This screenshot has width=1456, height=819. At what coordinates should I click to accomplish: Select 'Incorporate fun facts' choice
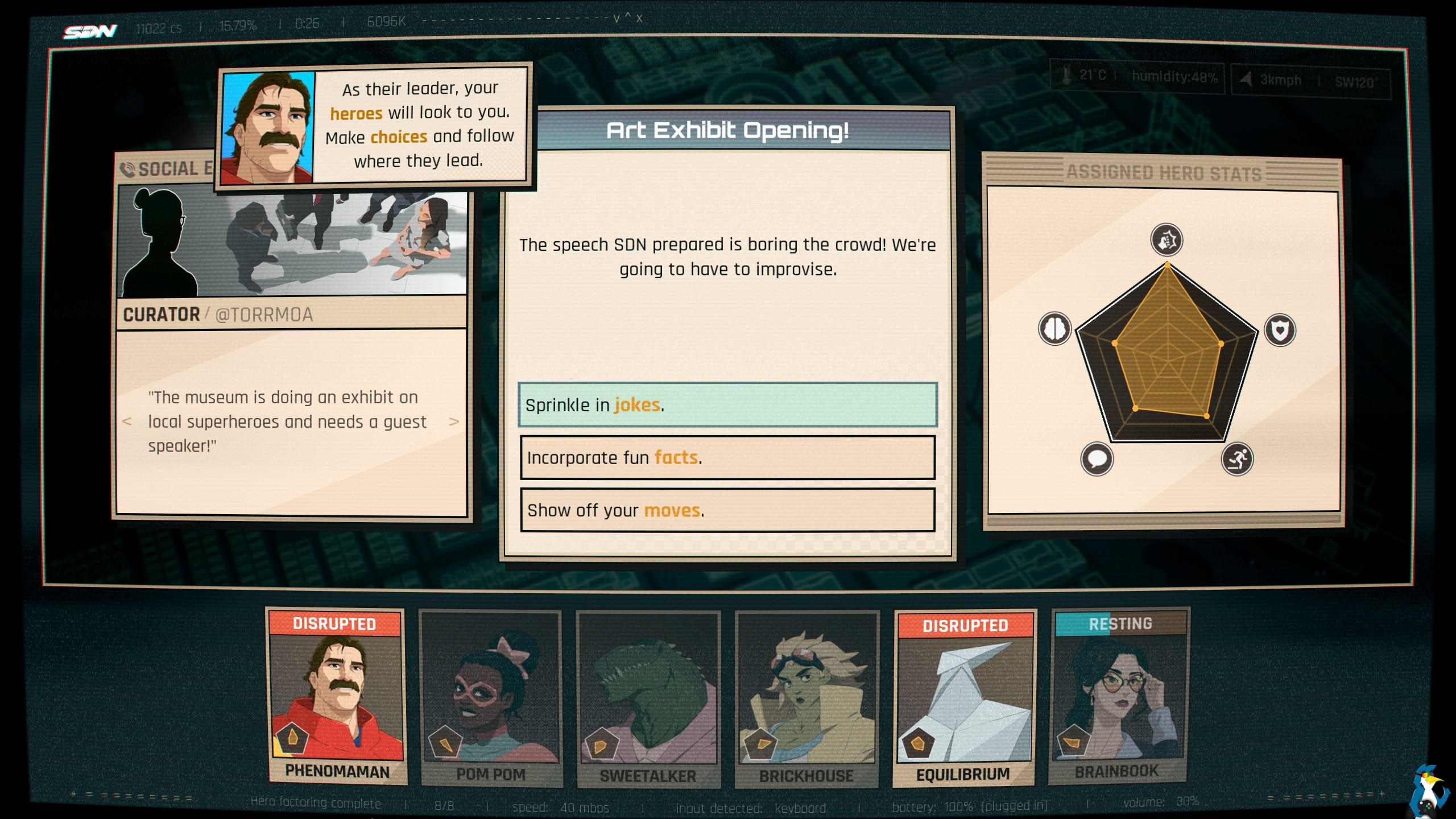click(x=727, y=458)
